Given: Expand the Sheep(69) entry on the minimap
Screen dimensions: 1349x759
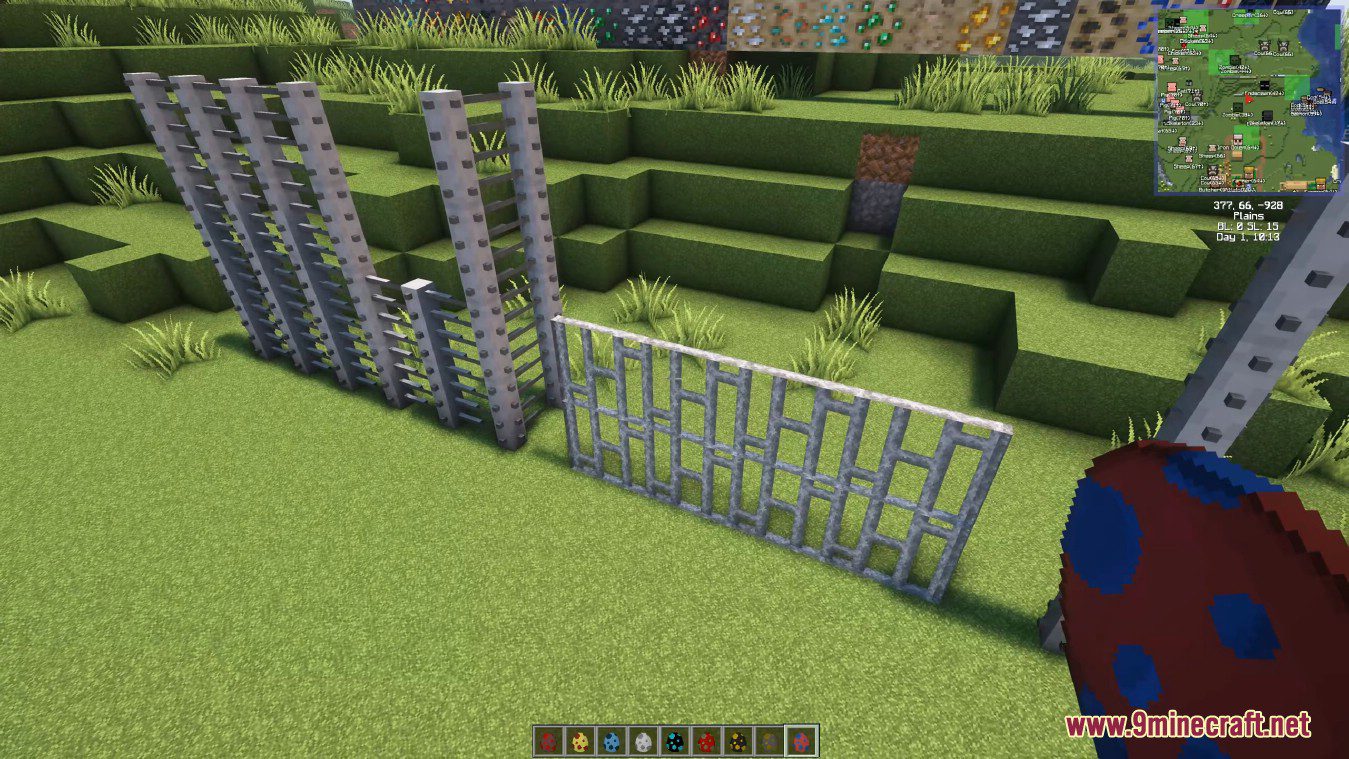Looking at the screenshot, I should 1180,148.
